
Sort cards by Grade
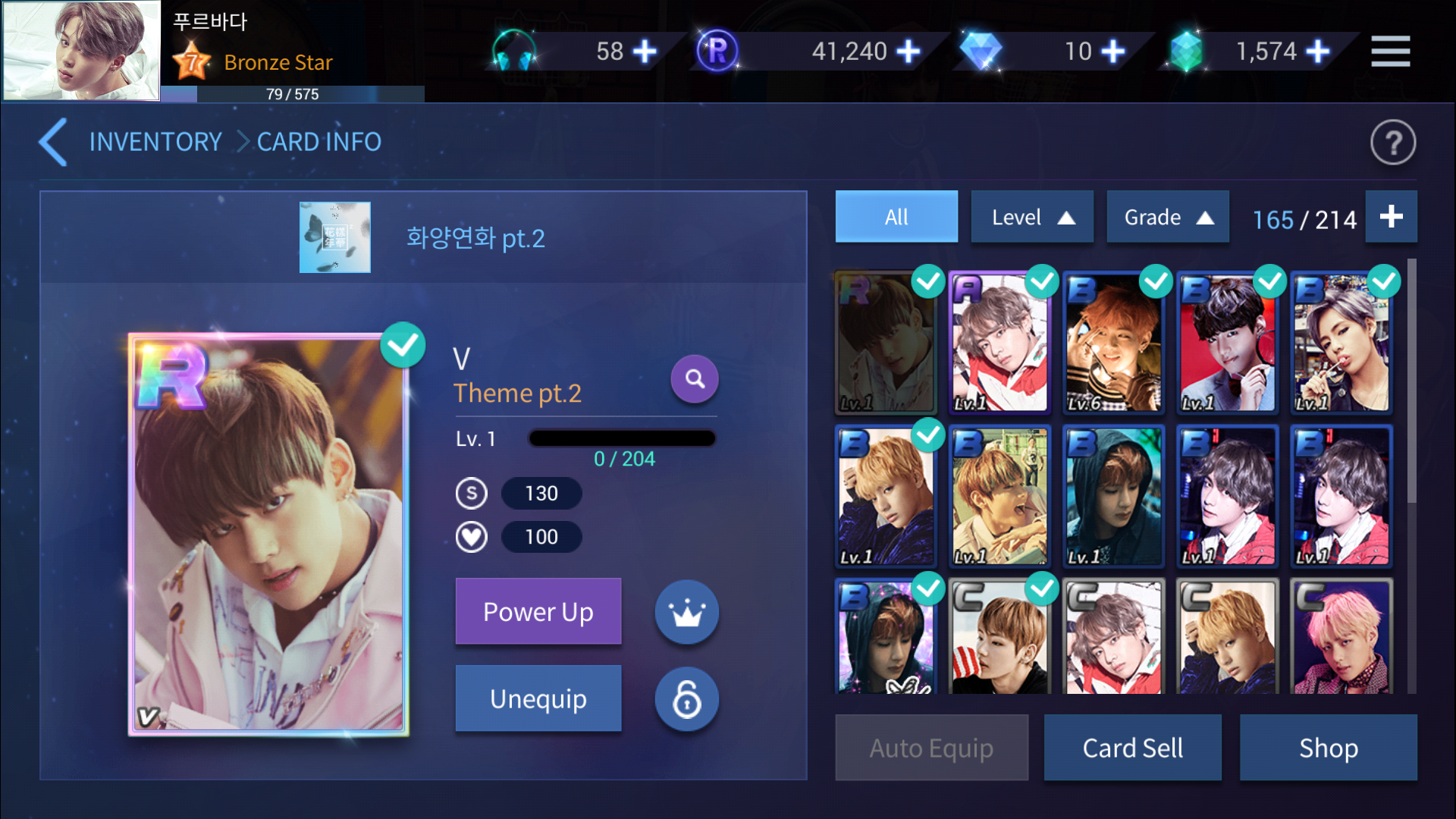1167,217
